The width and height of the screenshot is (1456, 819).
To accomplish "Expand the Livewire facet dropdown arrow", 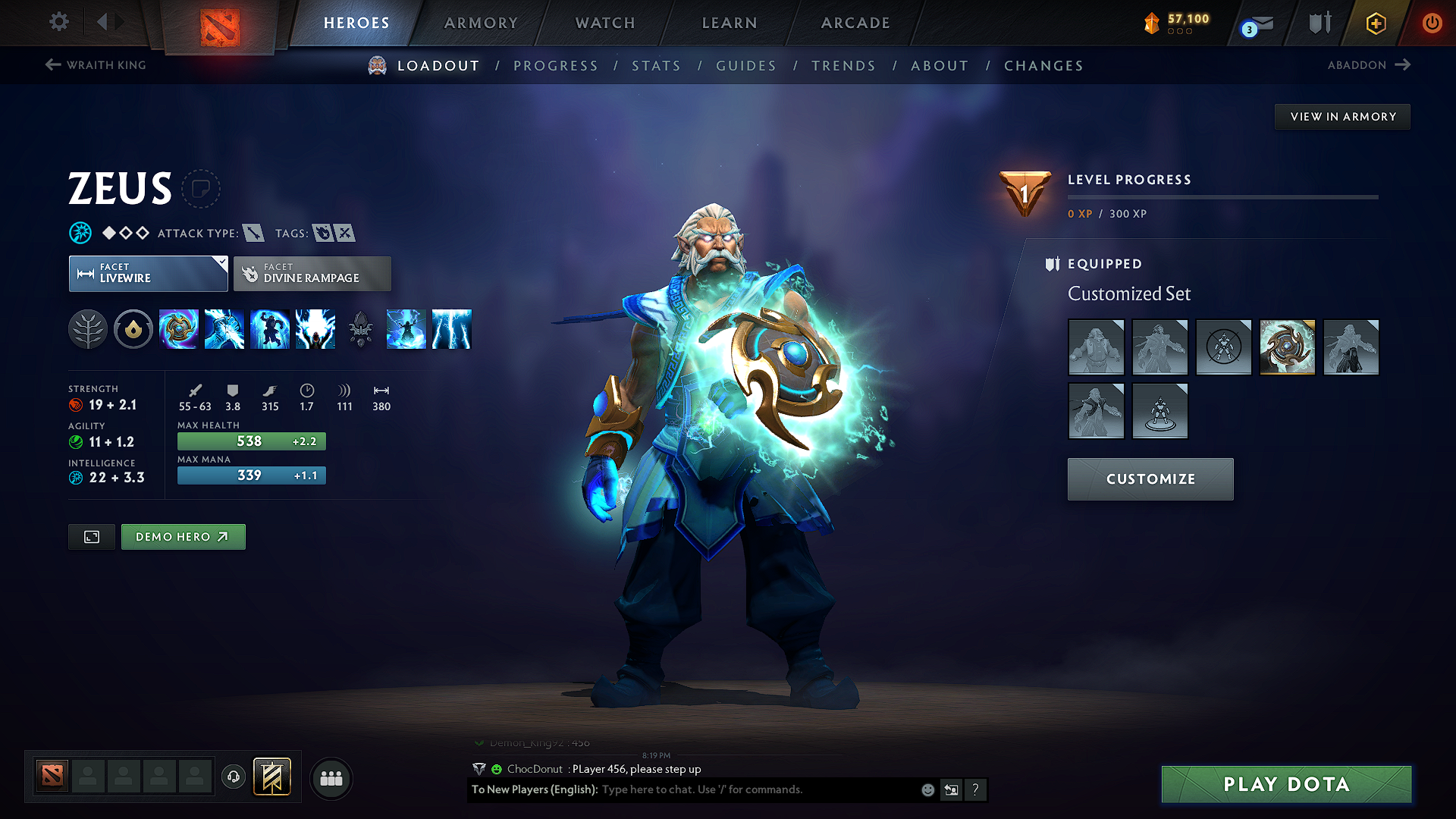I will click(221, 262).
